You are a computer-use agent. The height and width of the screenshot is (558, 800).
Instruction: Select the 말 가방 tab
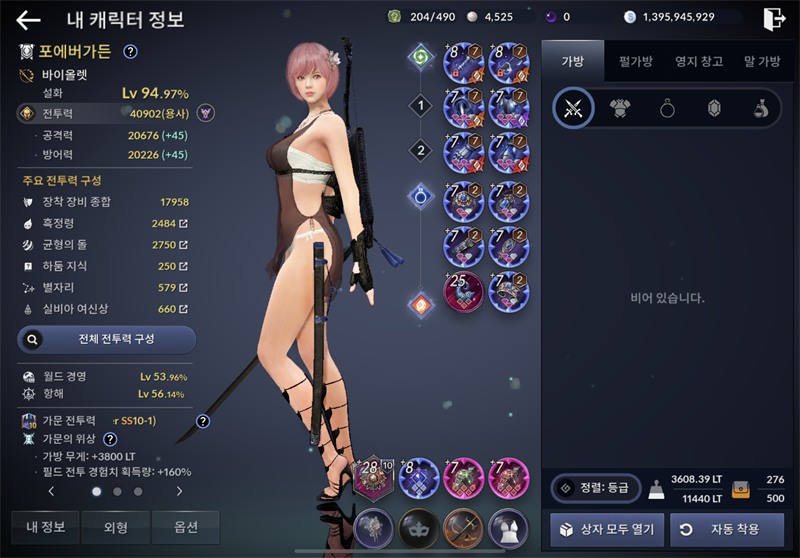click(762, 62)
